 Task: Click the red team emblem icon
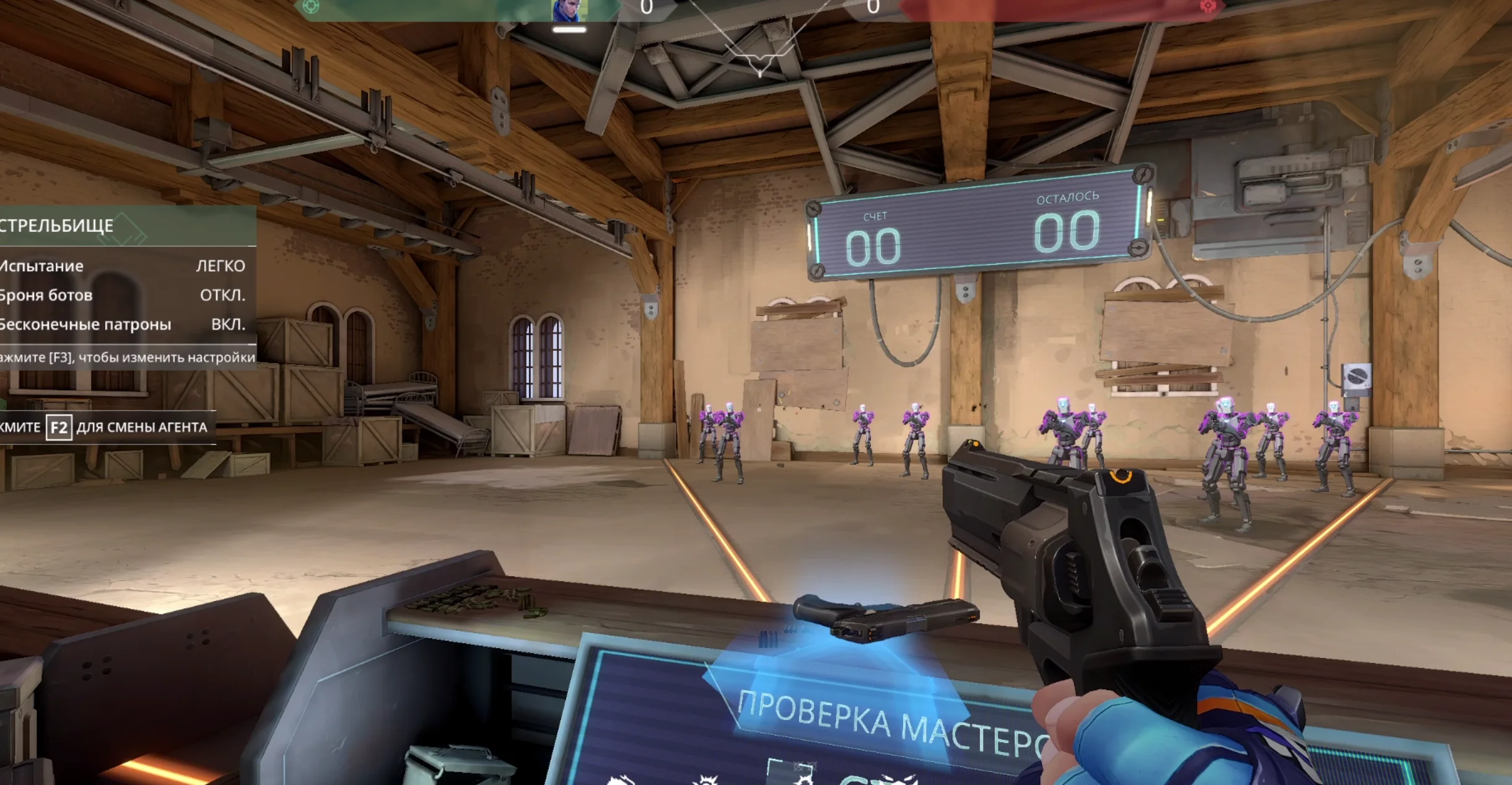click(x=1207, y=7)
